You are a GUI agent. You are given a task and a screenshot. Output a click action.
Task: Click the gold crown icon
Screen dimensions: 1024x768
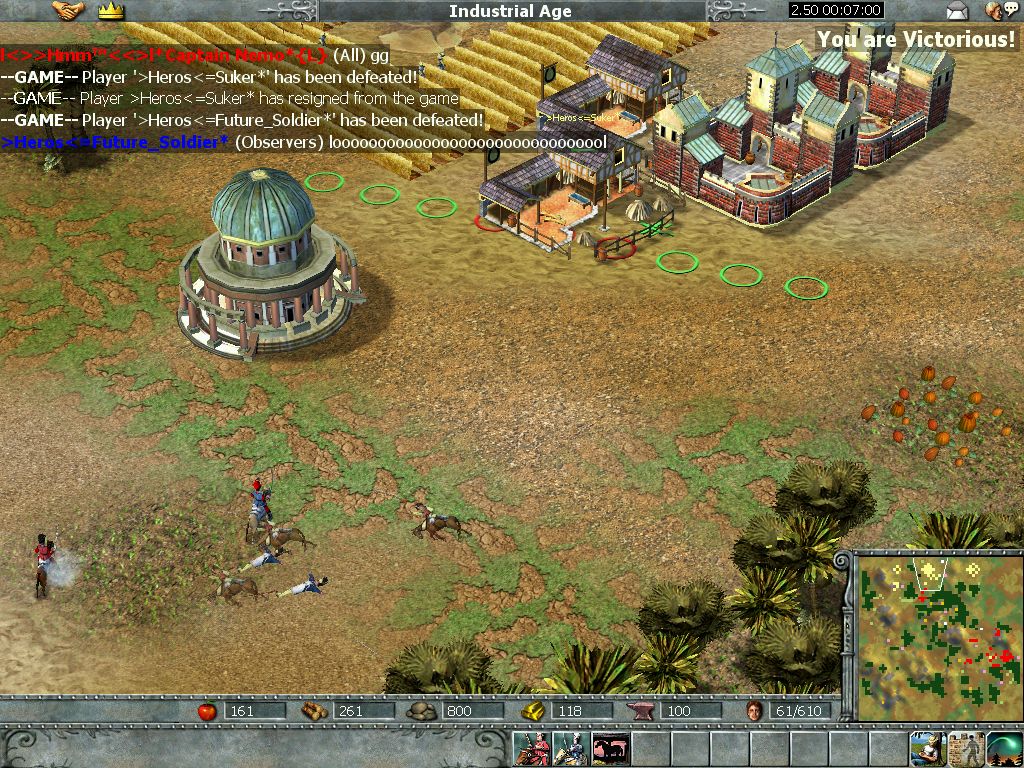coord(109,11)
